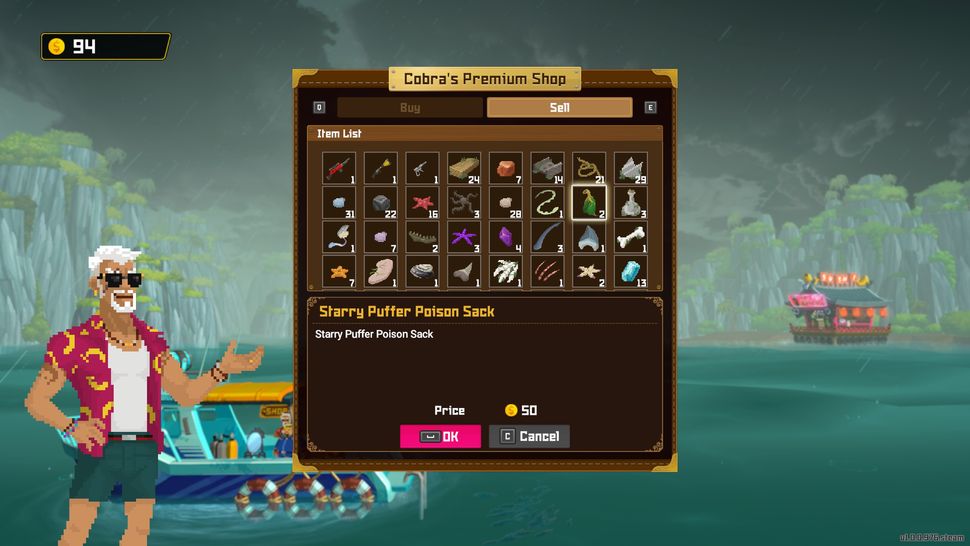Select the Sell tab
The height and width of the screenshot is (546, 970).
coord(559,108)
